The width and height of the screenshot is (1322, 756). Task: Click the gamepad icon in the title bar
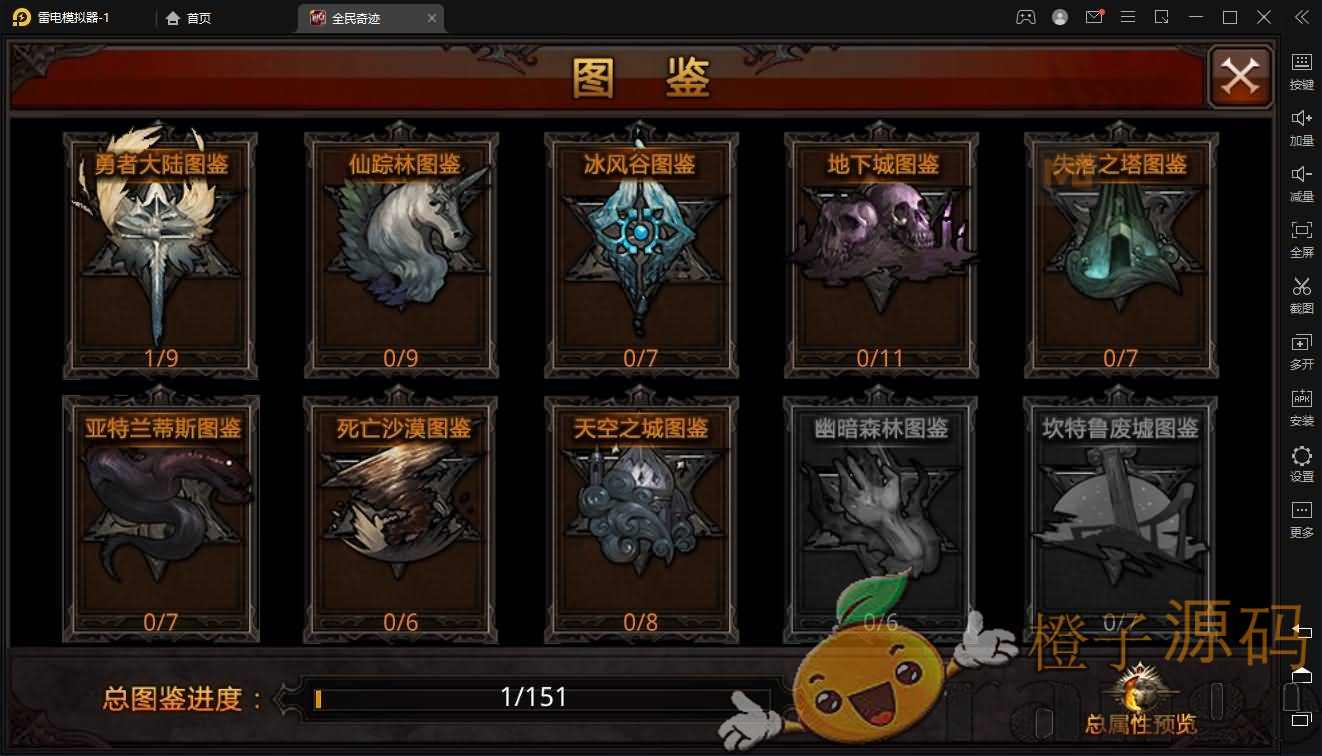click(1026, 16)
